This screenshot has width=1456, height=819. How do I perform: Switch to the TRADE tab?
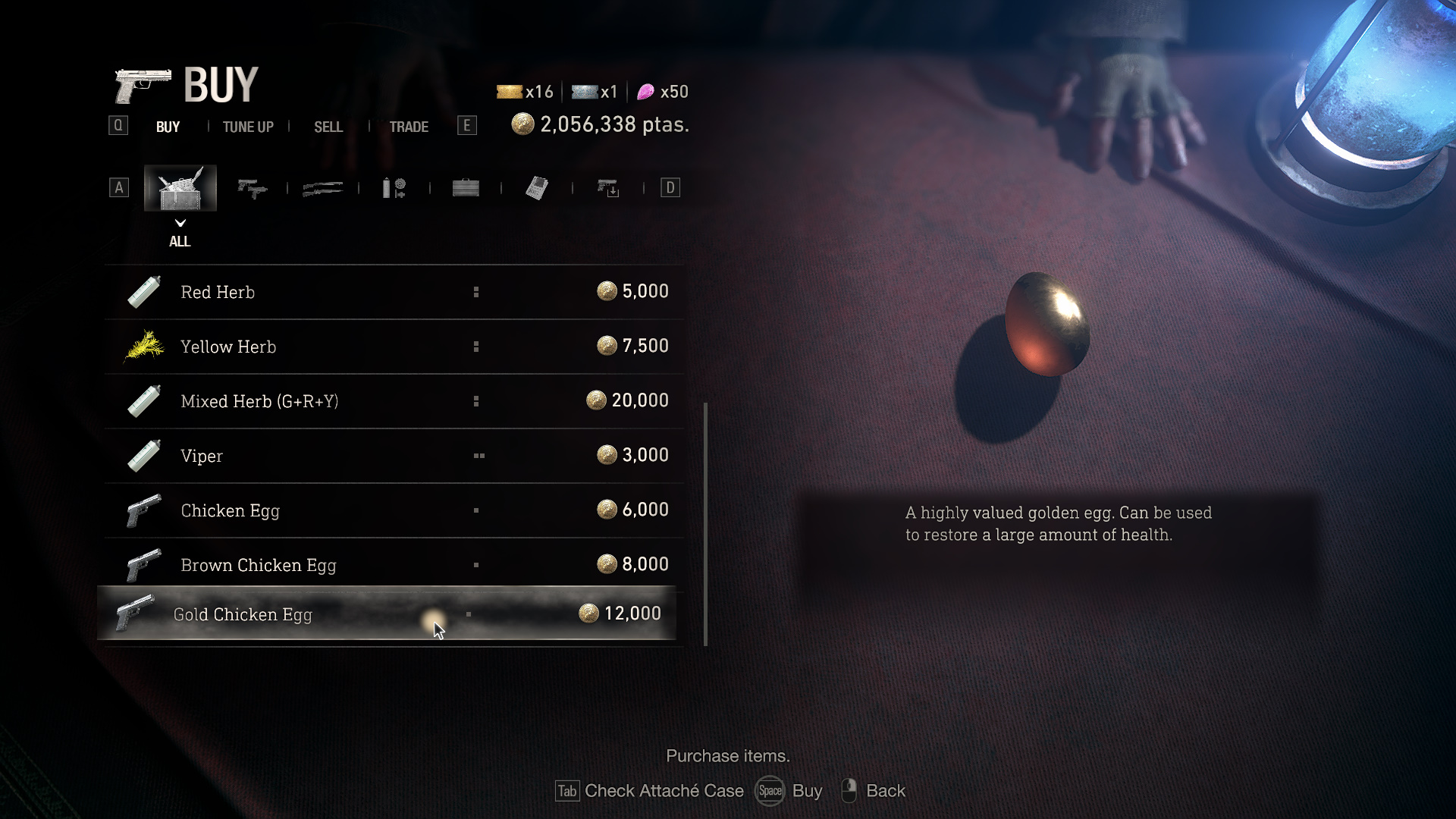coord(409,127)
